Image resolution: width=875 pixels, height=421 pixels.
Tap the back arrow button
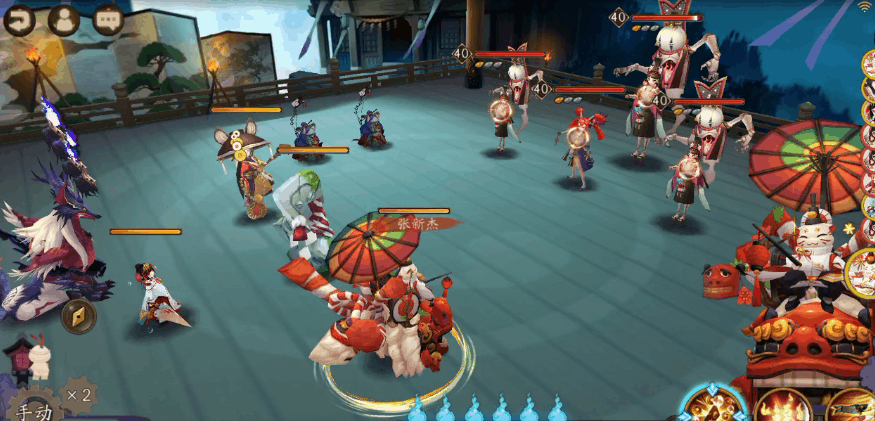click(17, 19)
